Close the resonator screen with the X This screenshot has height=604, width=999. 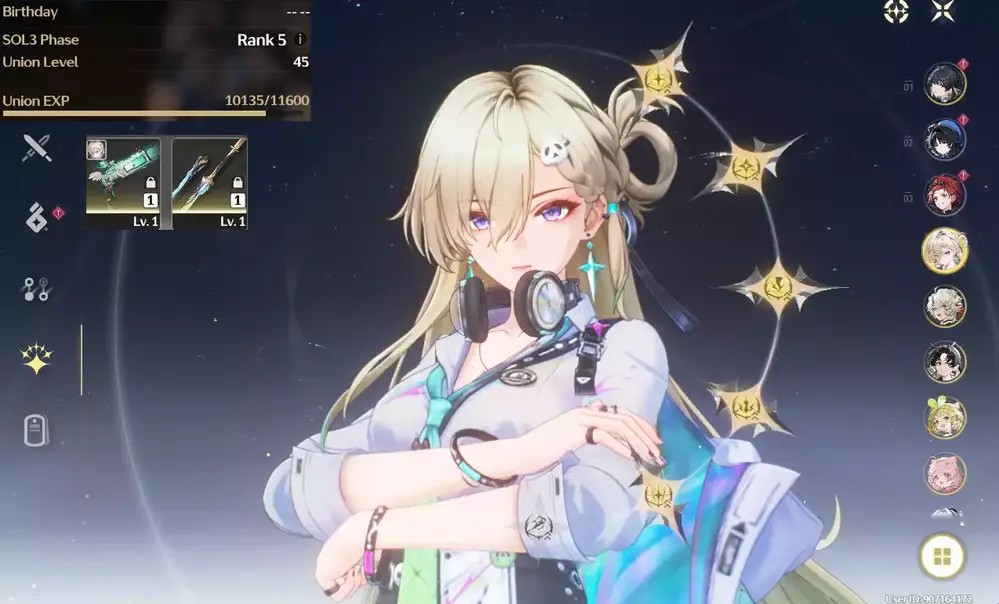943,11
